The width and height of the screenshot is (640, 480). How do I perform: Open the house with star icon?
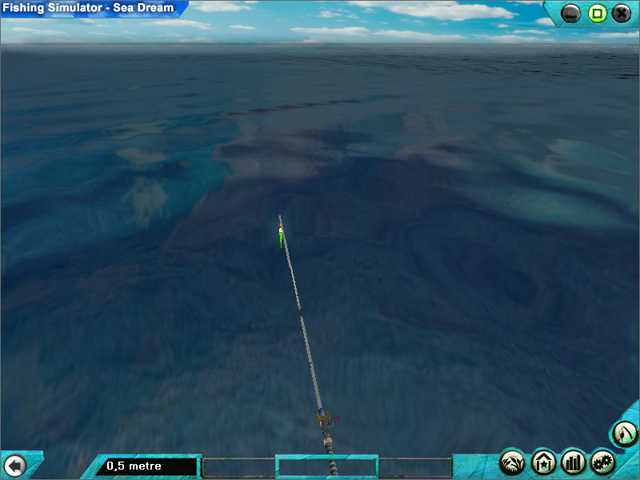tap(544, 462)
